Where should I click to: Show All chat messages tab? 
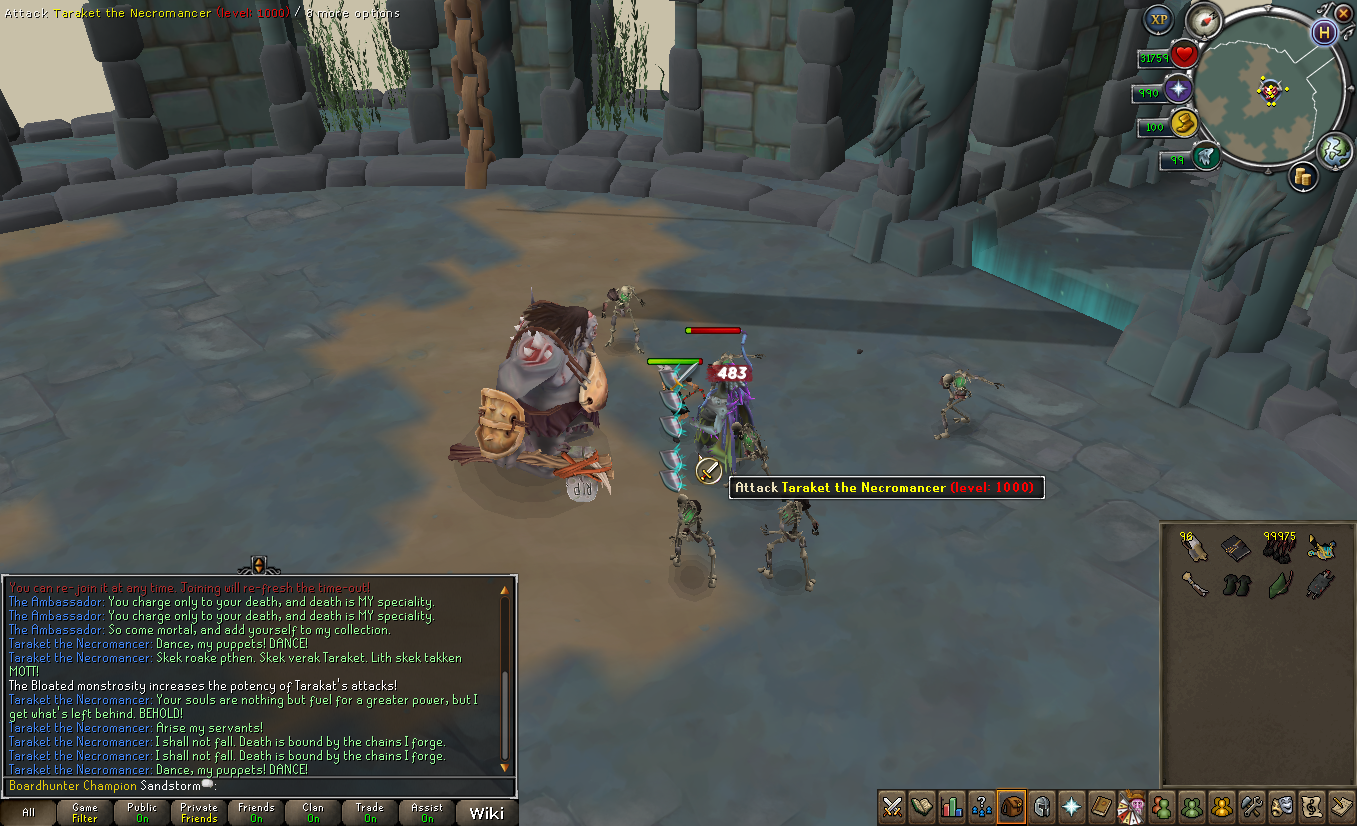tap(28, 812)
